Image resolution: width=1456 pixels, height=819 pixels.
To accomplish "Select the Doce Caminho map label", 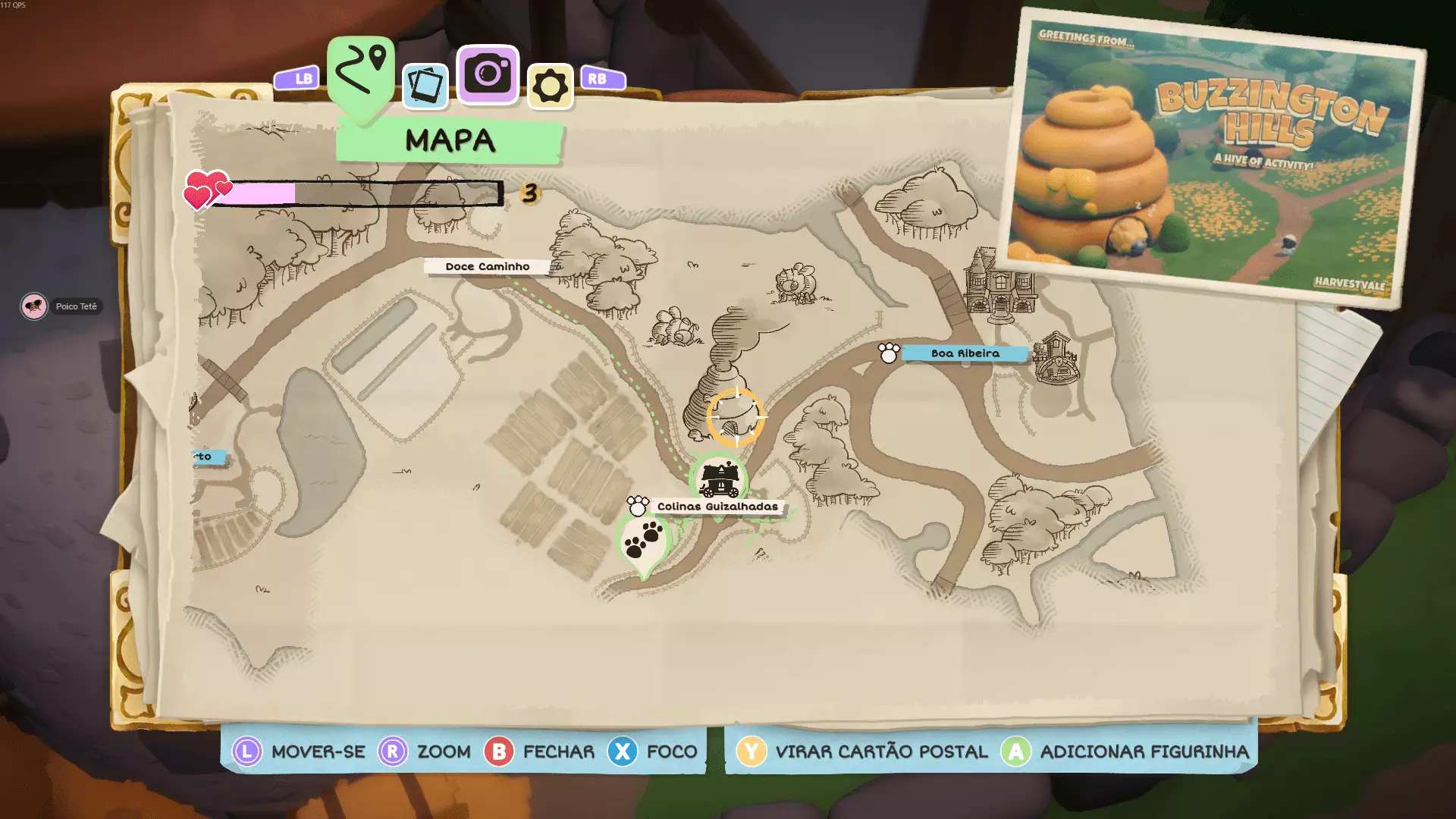I will [488, 267].
